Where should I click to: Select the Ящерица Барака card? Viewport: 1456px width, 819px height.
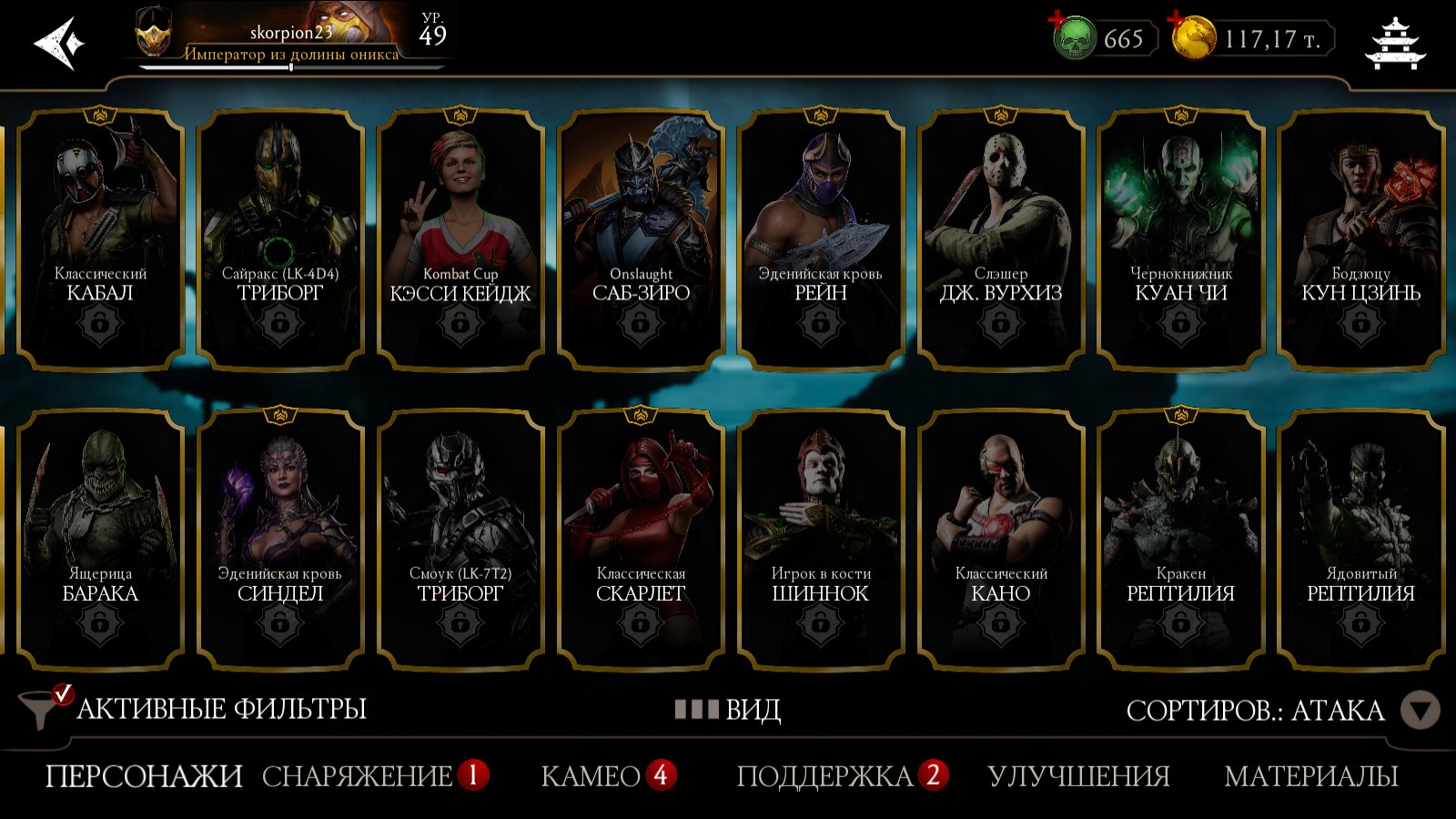(100, 539)
